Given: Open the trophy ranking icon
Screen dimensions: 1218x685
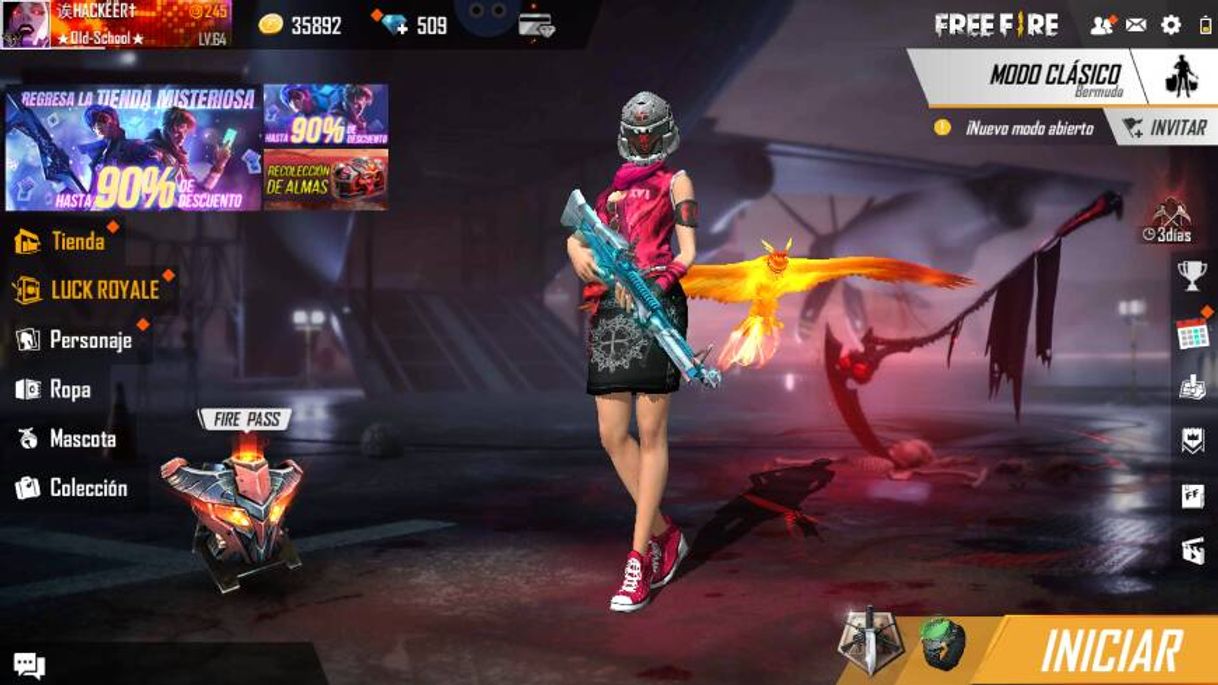Looking at the screenshot, I should (x=1192, y=276).
